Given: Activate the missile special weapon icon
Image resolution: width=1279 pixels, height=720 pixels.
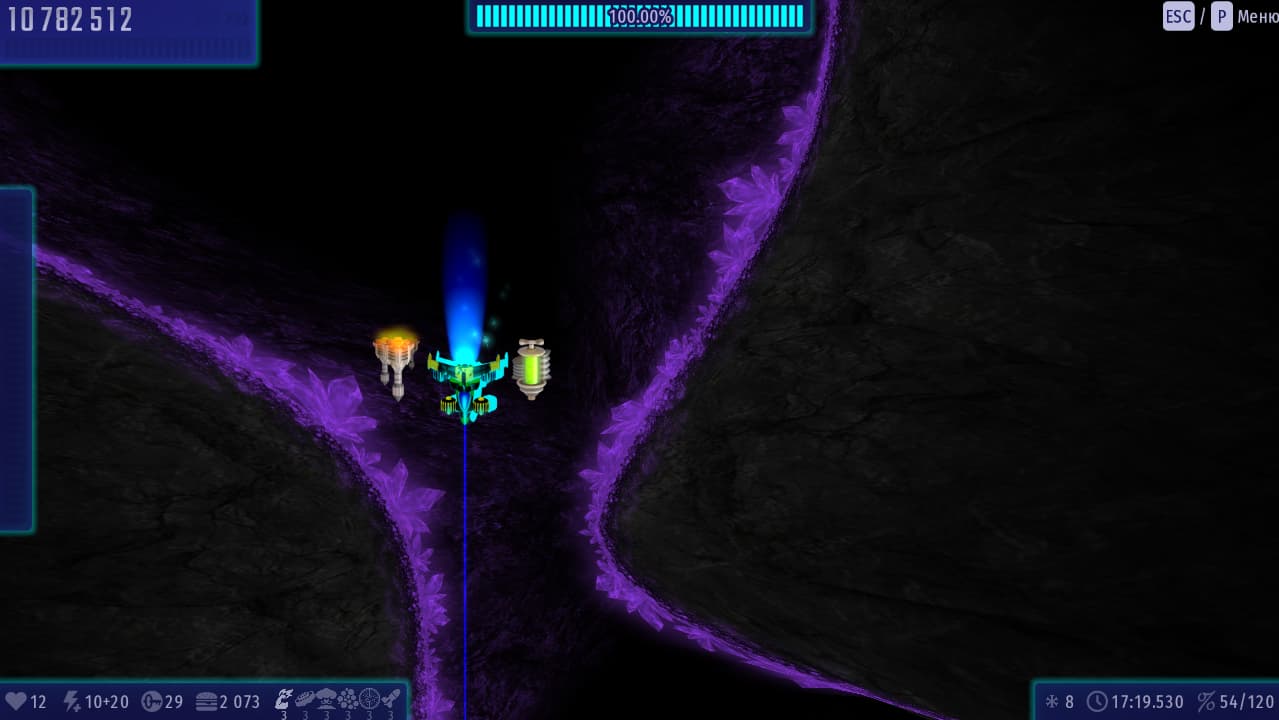Looking at the screenshot, I should coord(391,698).
